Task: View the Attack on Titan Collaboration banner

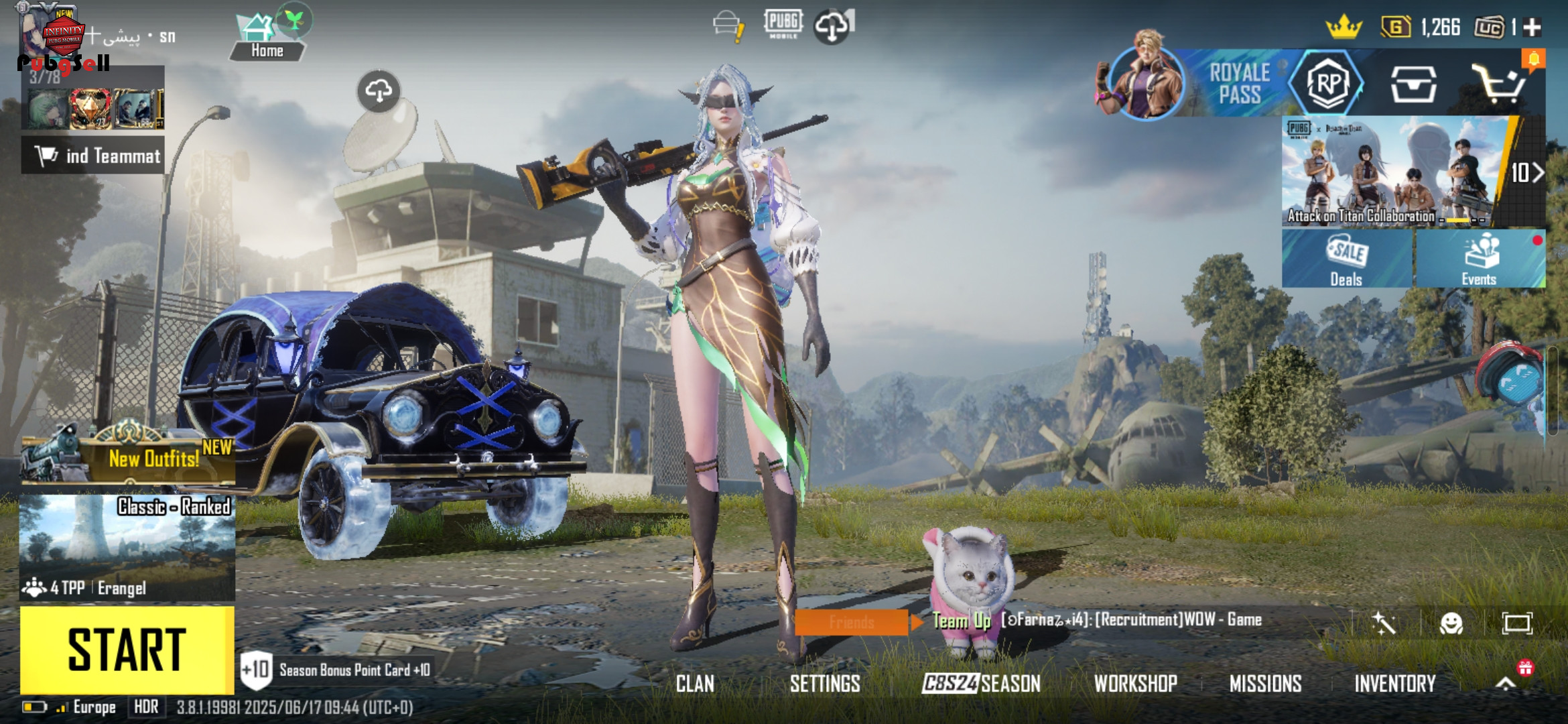Action: pos(1394,172)
